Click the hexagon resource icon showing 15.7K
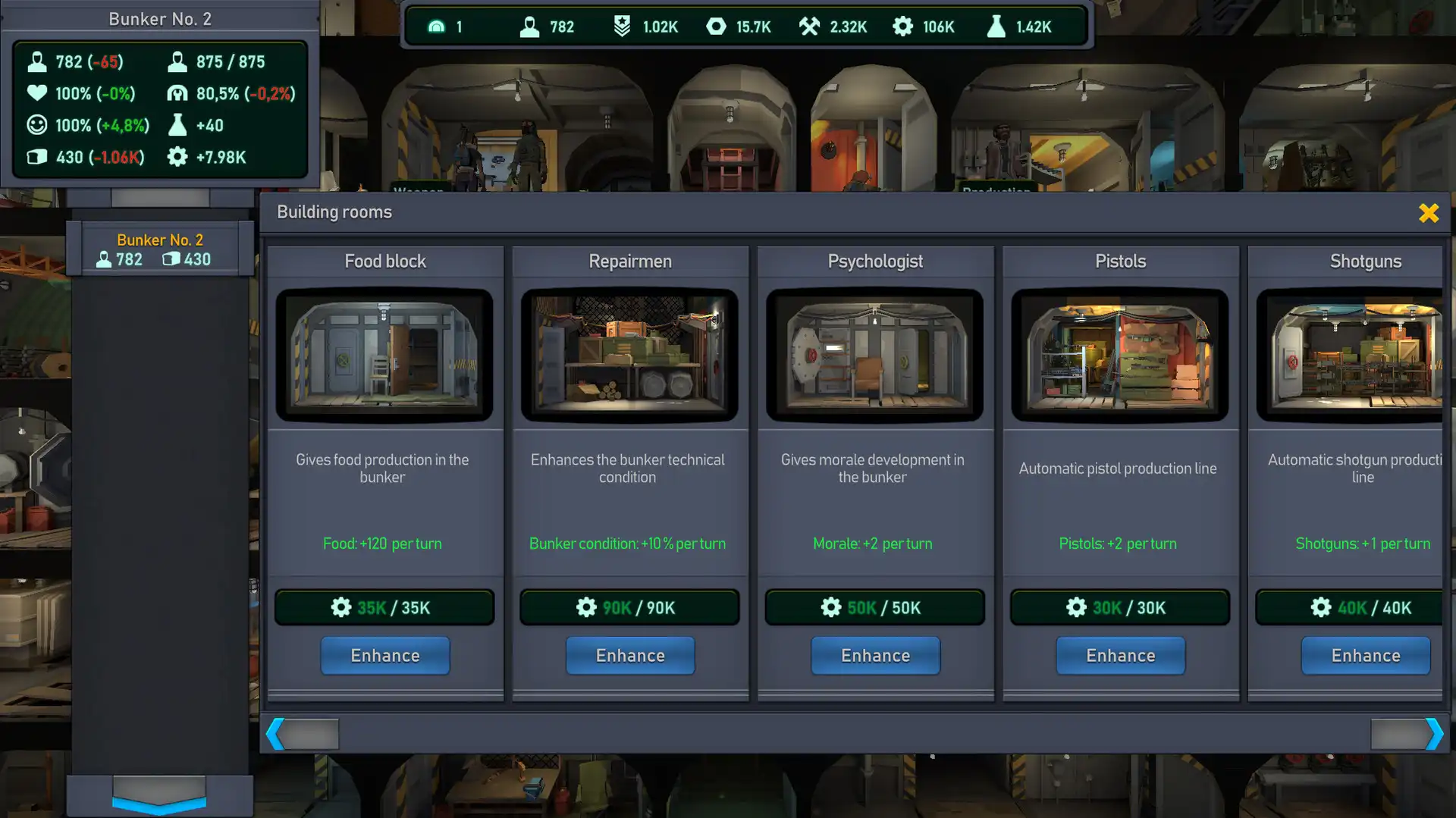 coord(716,26)
